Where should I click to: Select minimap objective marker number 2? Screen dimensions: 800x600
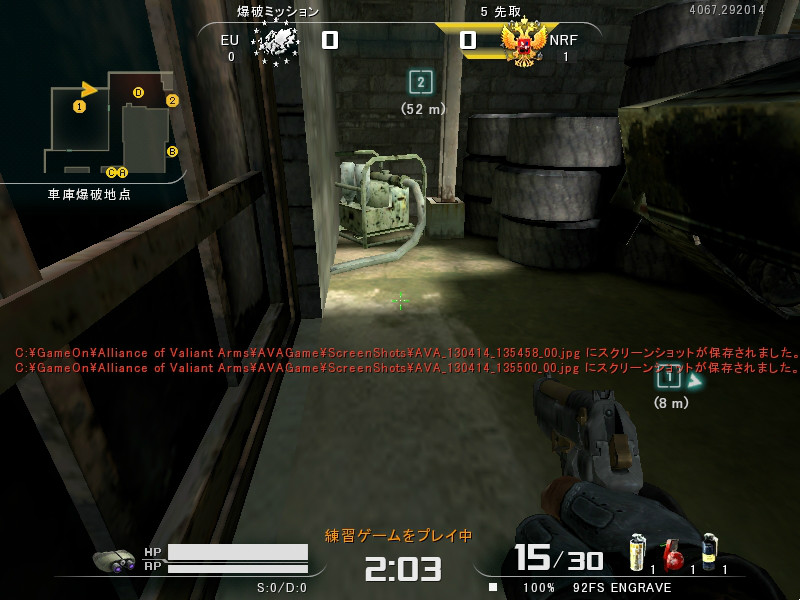pos(172,100)
